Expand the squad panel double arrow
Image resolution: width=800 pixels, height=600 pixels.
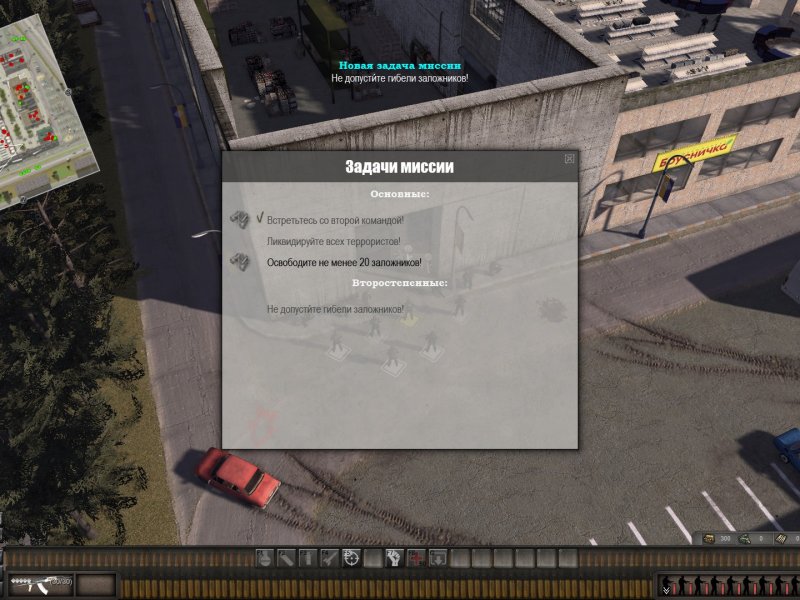tap(666, 590)
